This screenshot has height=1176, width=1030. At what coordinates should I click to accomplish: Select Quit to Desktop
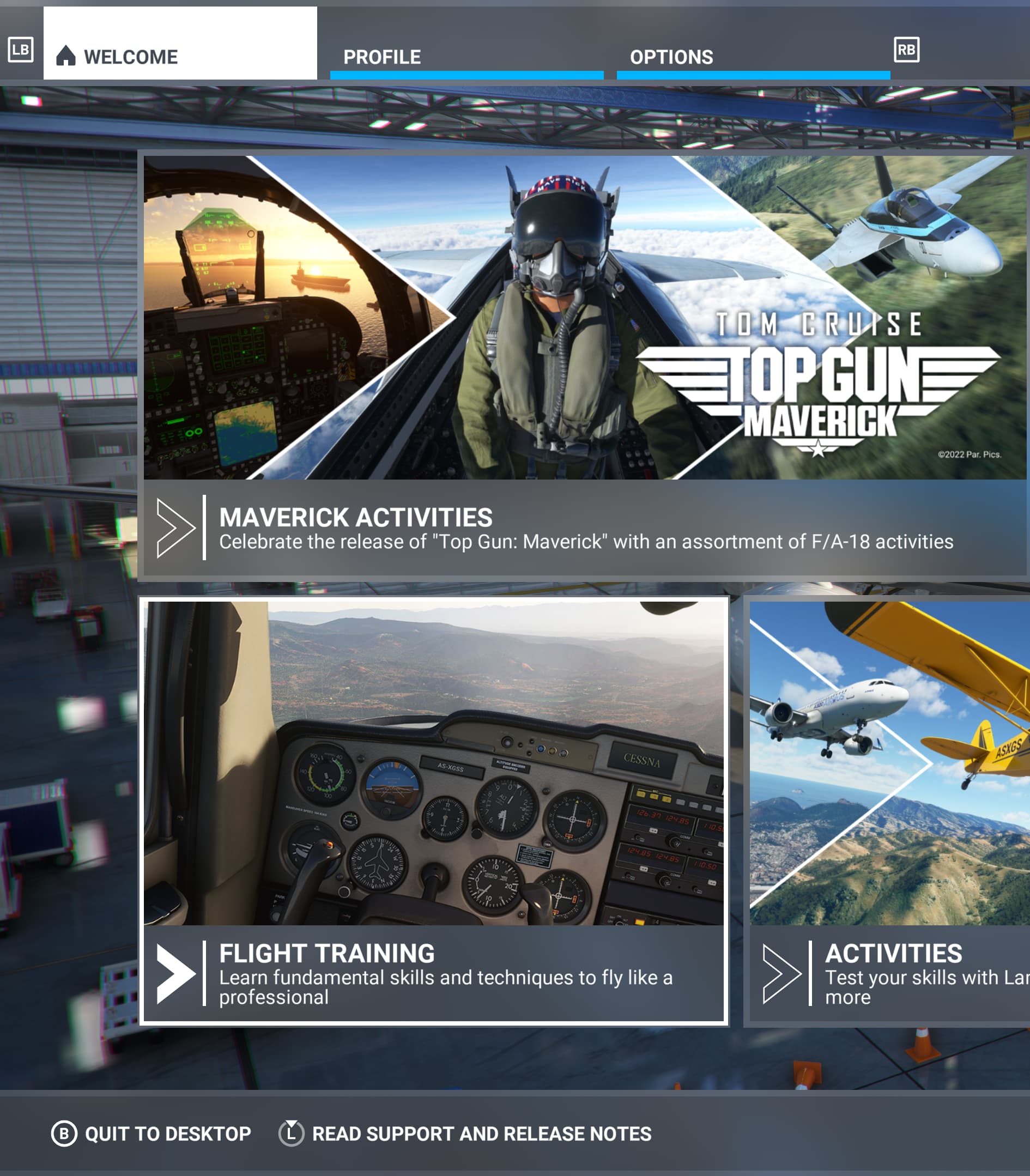pyautogui.click(x=167, y=1133)
